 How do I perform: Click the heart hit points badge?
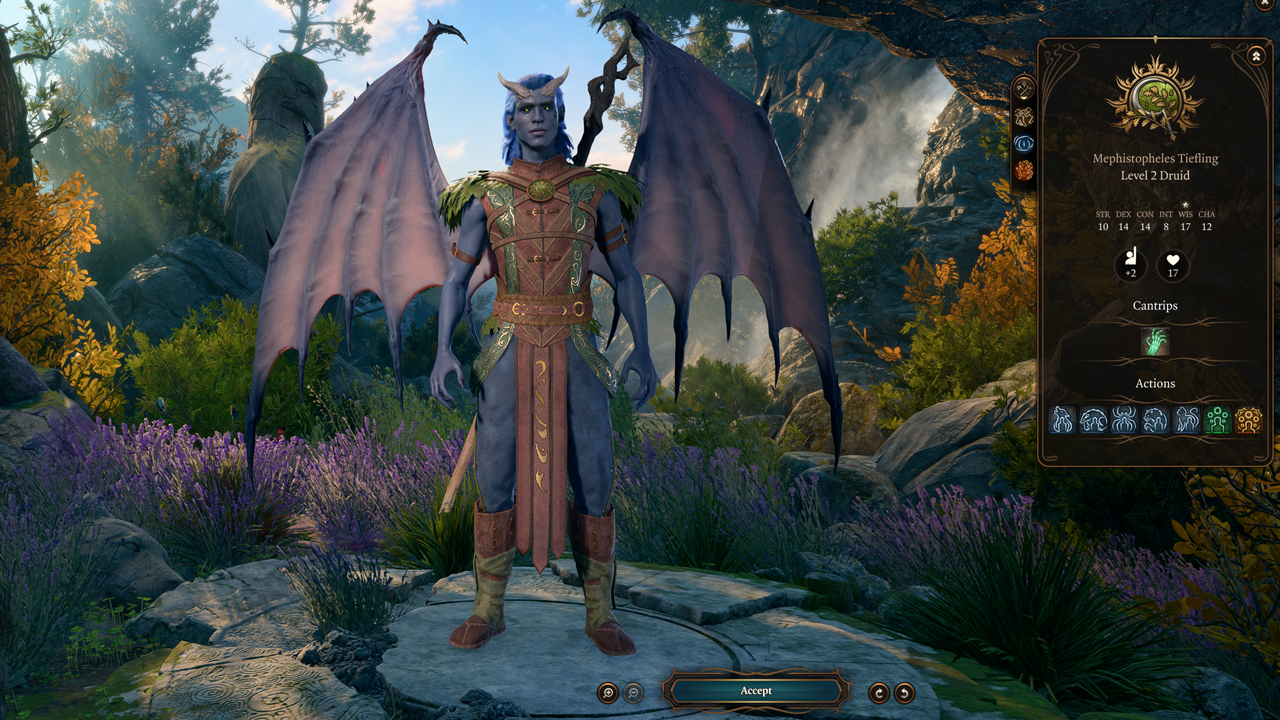click(1174, 266)
